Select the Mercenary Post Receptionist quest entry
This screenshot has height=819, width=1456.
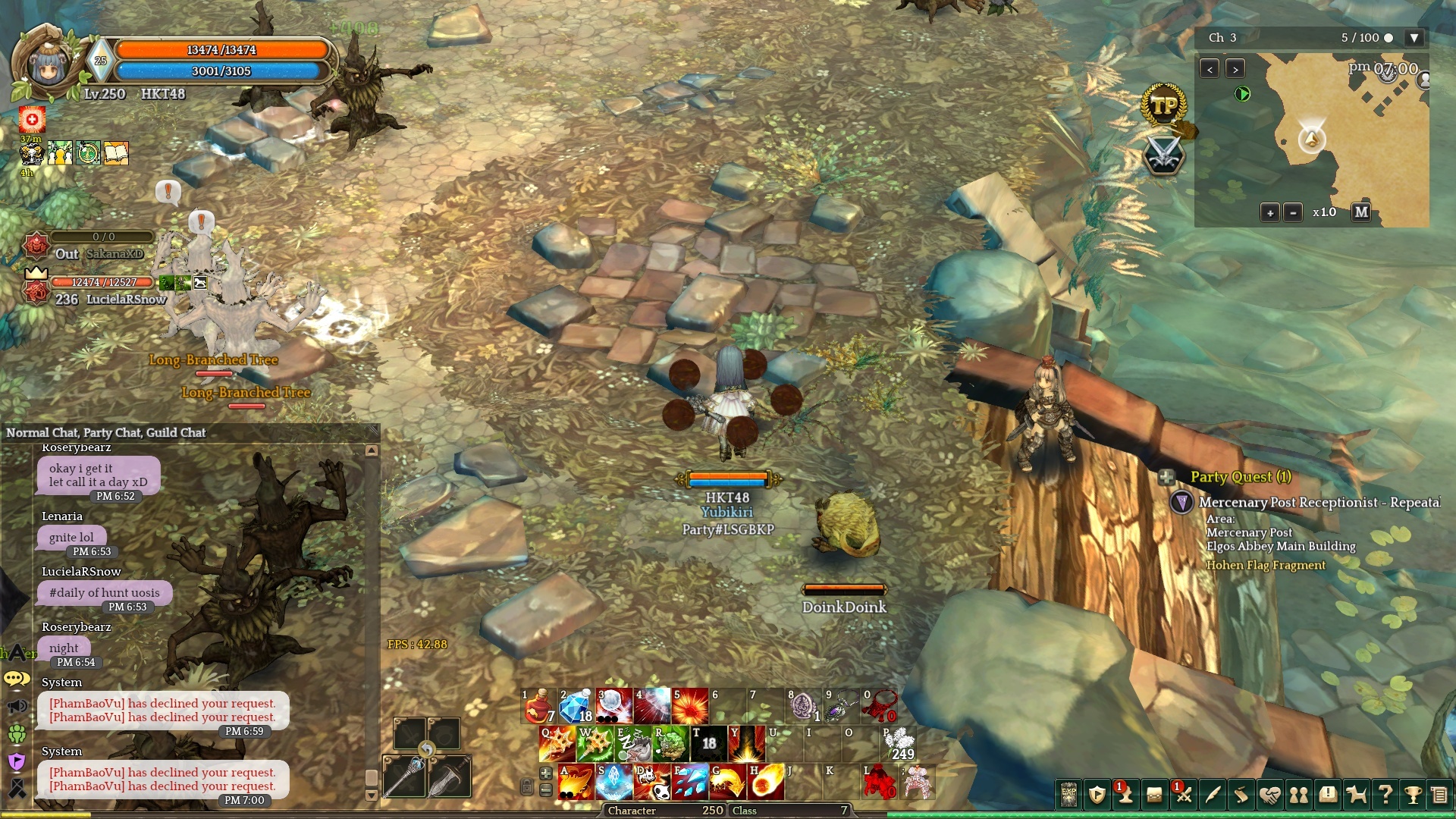(x=1318, y=503)
